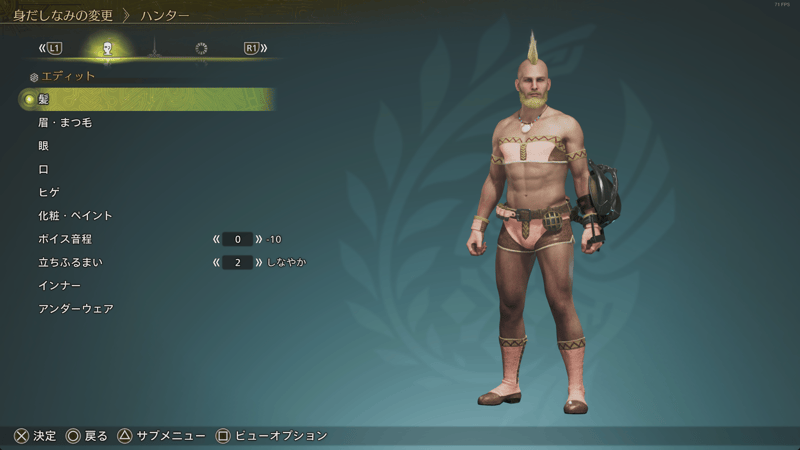This screenshot has width=800, height=450.
Task: Switch to the dotted ring tab icon
Action: tap(201, 48)
